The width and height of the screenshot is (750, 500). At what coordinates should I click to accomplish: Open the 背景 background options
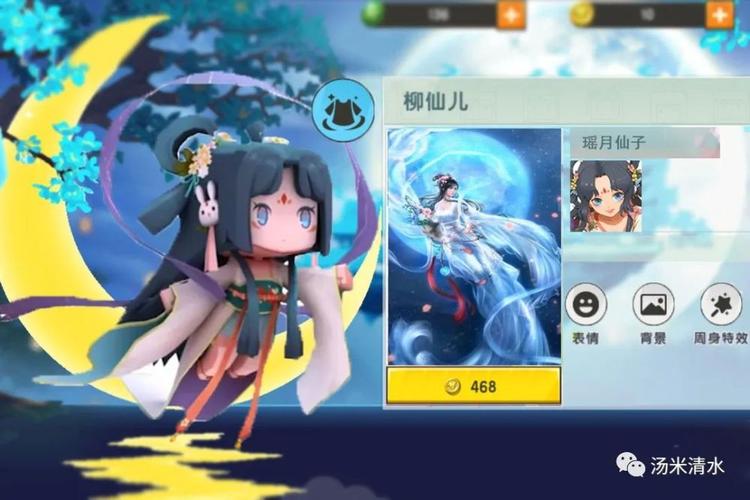(653, 304)
